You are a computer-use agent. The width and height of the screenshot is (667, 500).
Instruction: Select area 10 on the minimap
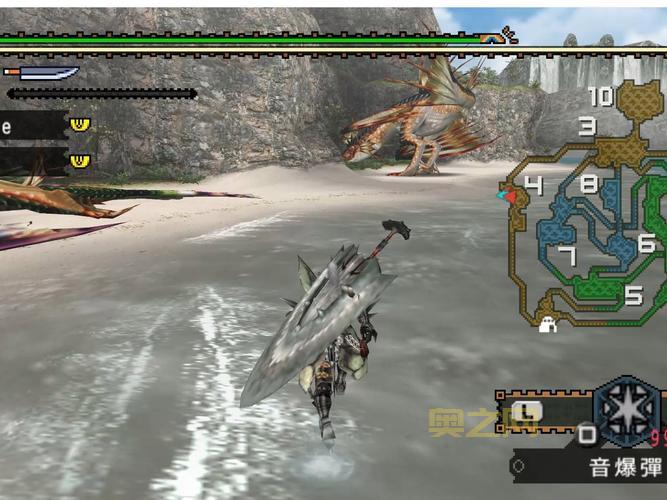[601, 96]
